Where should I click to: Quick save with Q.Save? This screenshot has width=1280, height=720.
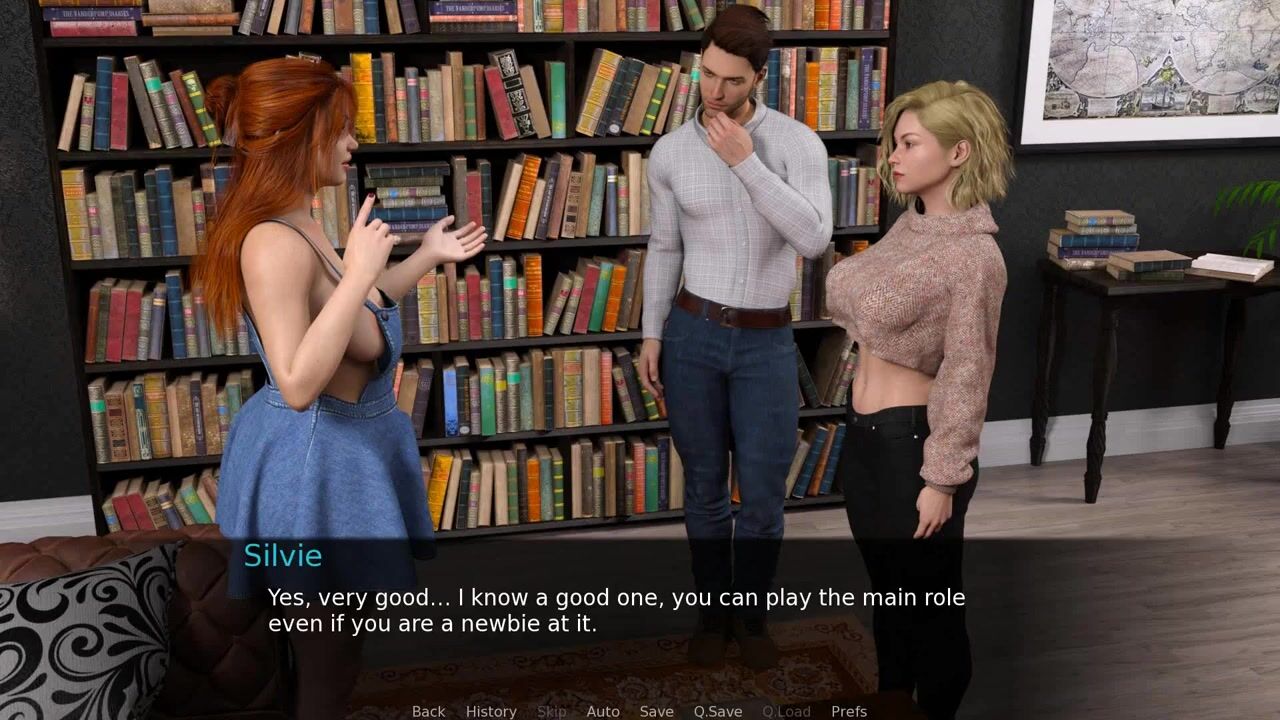718,711
